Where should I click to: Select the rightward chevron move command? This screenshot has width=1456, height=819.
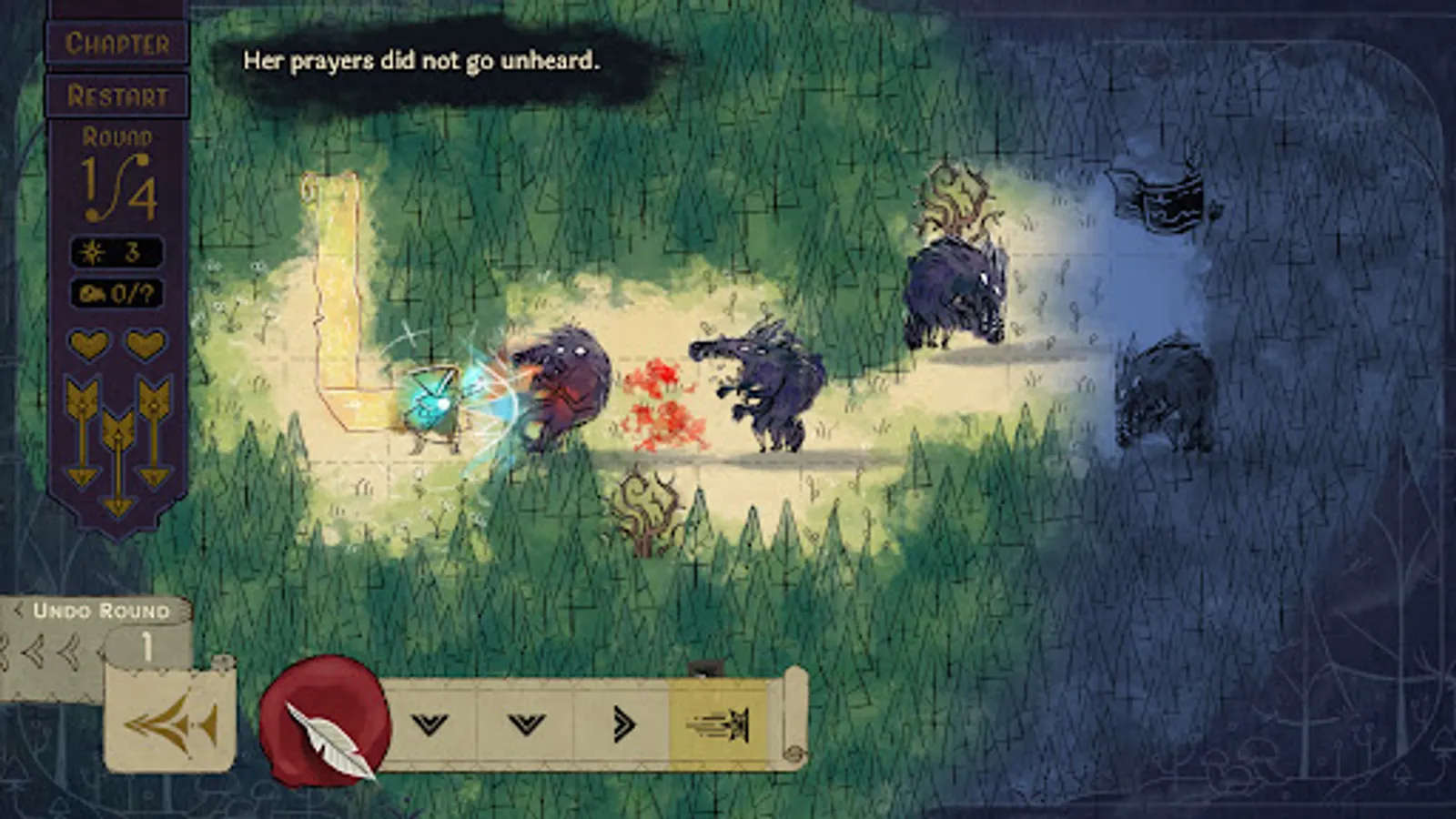click(x=622, y=722)
